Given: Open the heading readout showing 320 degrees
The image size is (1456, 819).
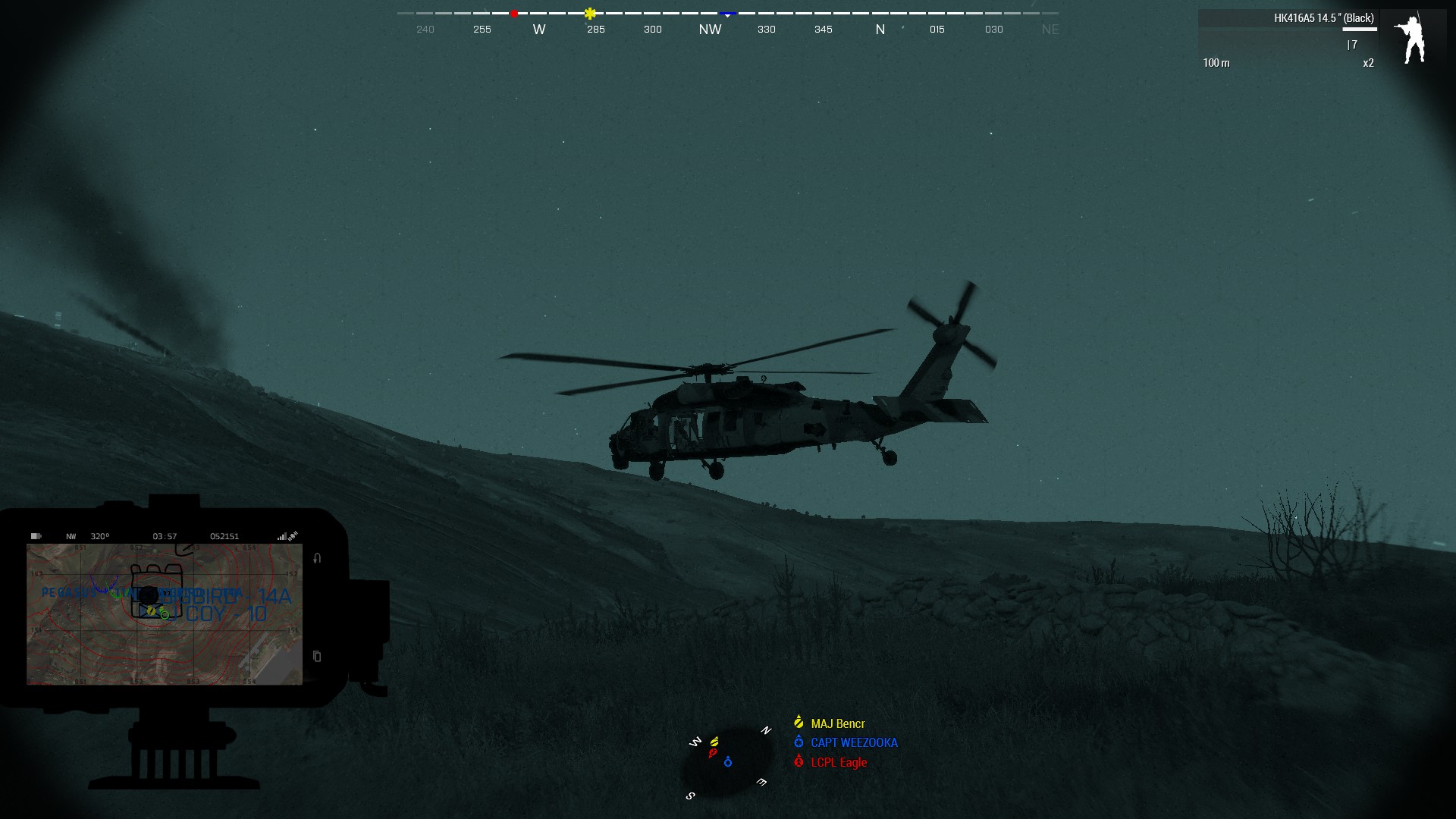Looking at the screenshot, I should tap(100, 536).
